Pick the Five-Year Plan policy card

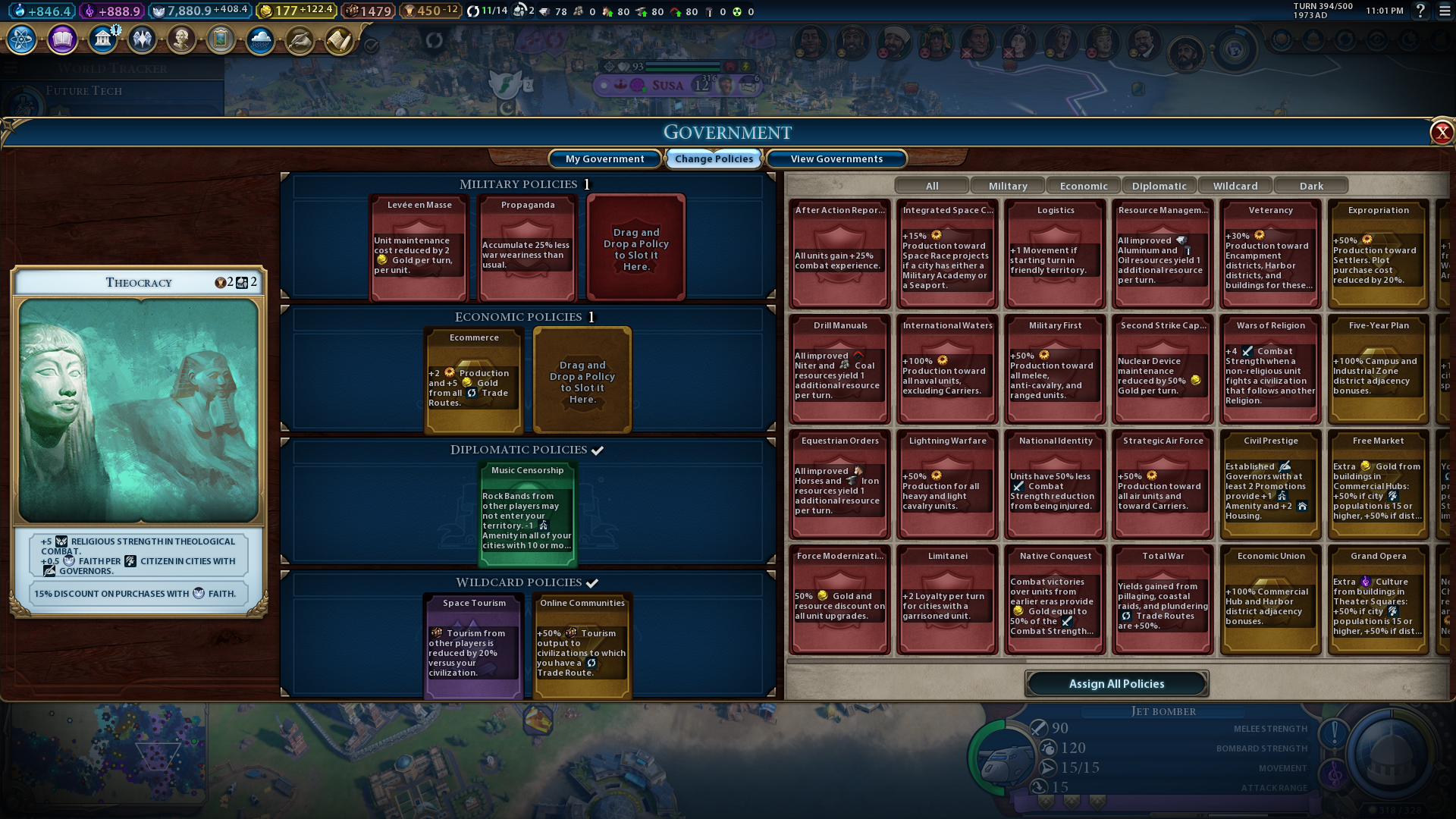(x=1378, y=369)
